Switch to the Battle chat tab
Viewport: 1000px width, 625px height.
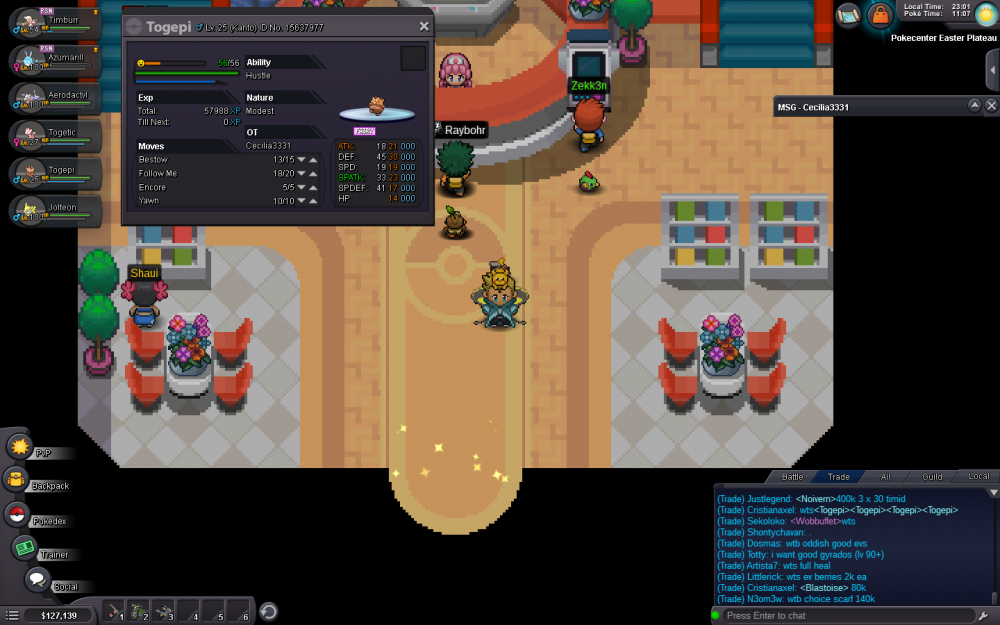[x=792, y=477]
